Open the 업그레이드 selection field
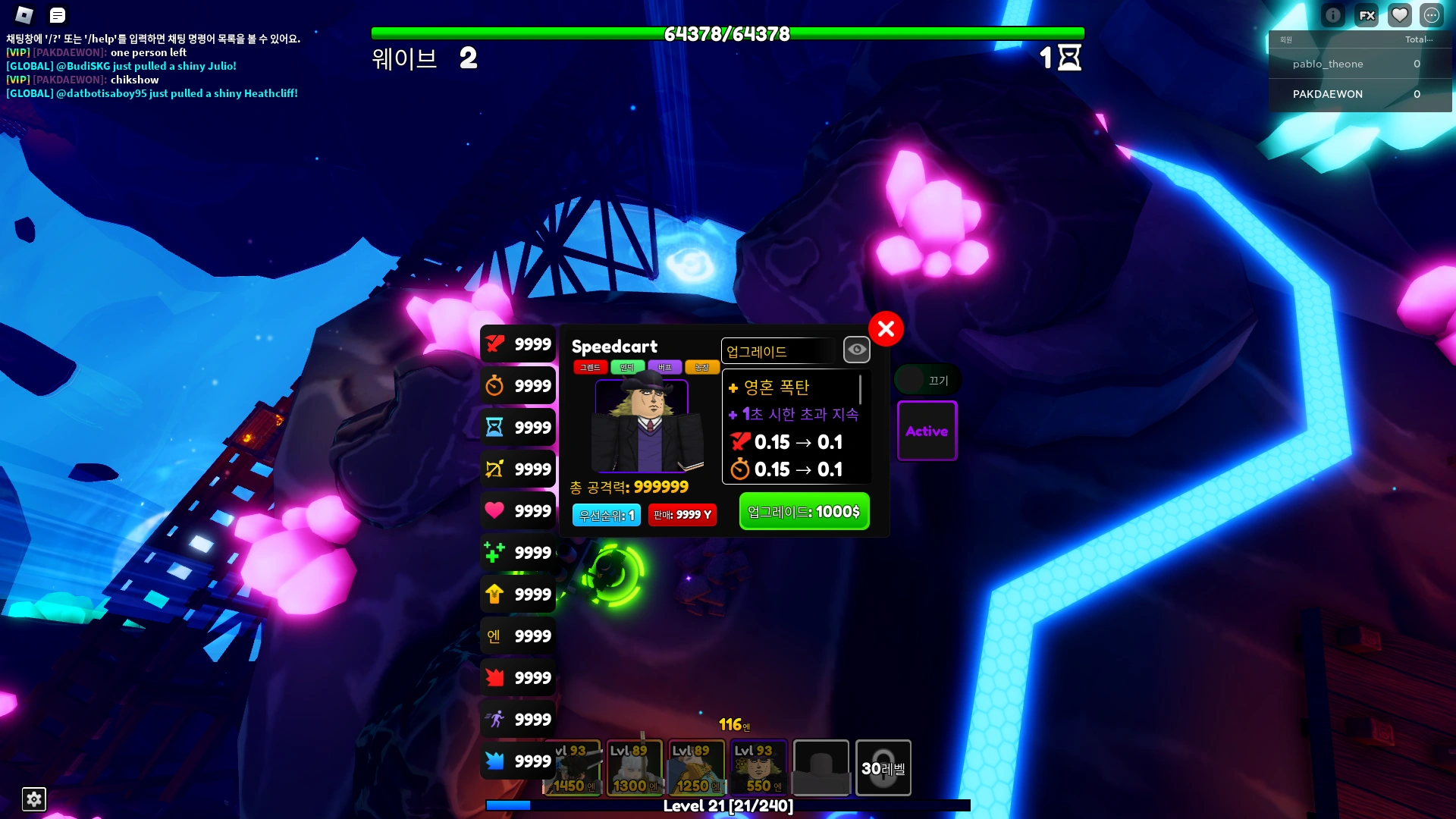The image size is (1456, 819). [x=777, y=350]
